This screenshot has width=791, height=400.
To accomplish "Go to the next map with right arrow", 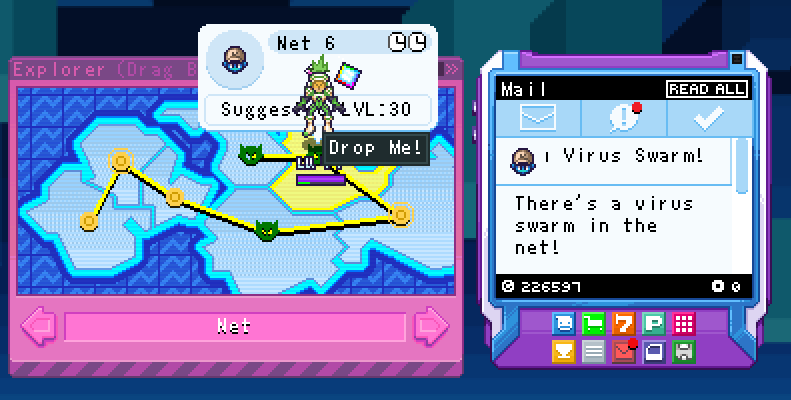I will coord(432,326).
